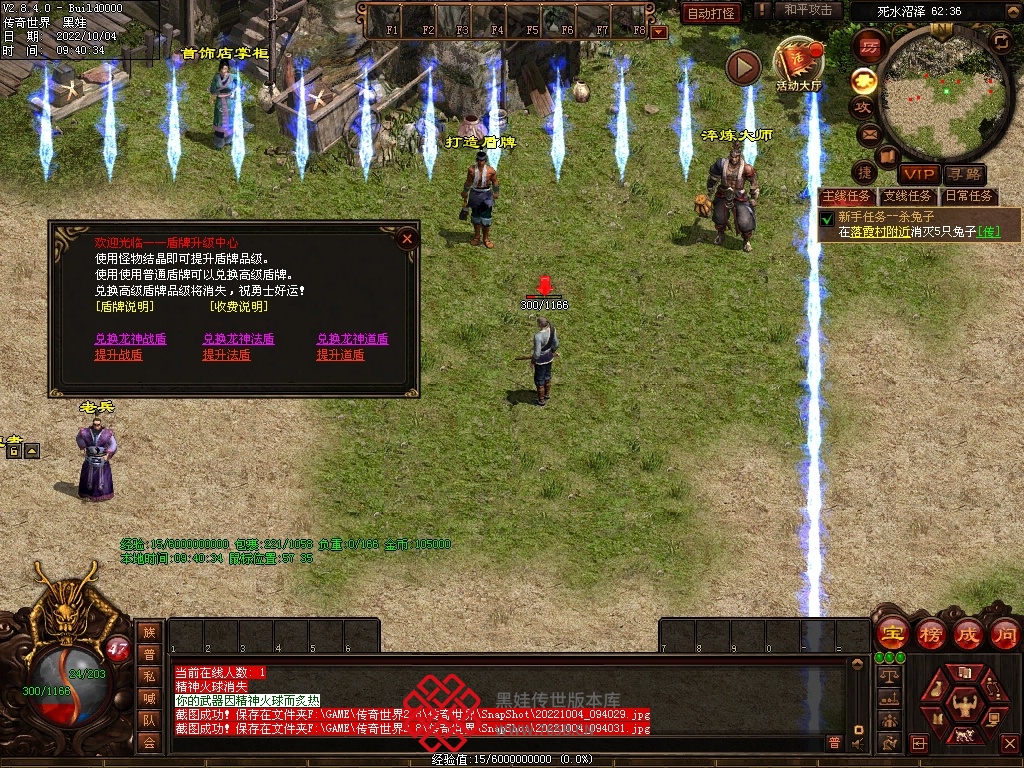The width and height of the screenshot is (1024, 768).
Task: Open the 收费说明 fee description link
Action: 239,307
